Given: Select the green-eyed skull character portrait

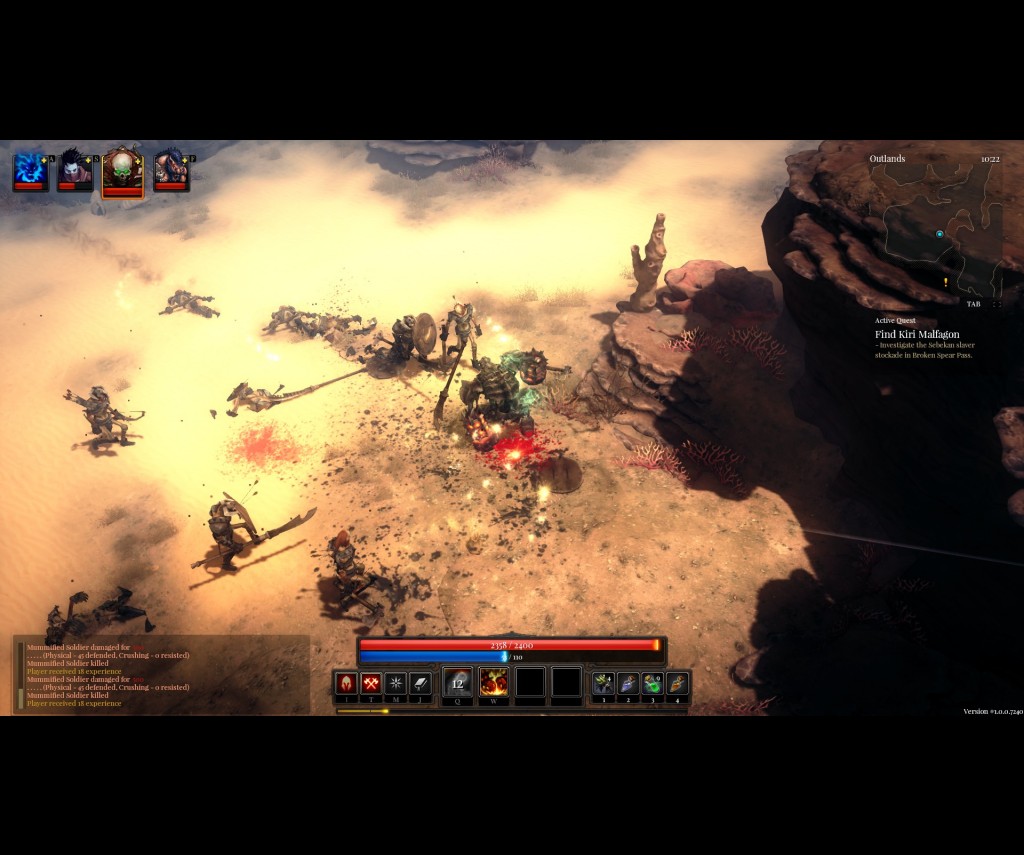Looking at the screenshot, I should point(122,172).
